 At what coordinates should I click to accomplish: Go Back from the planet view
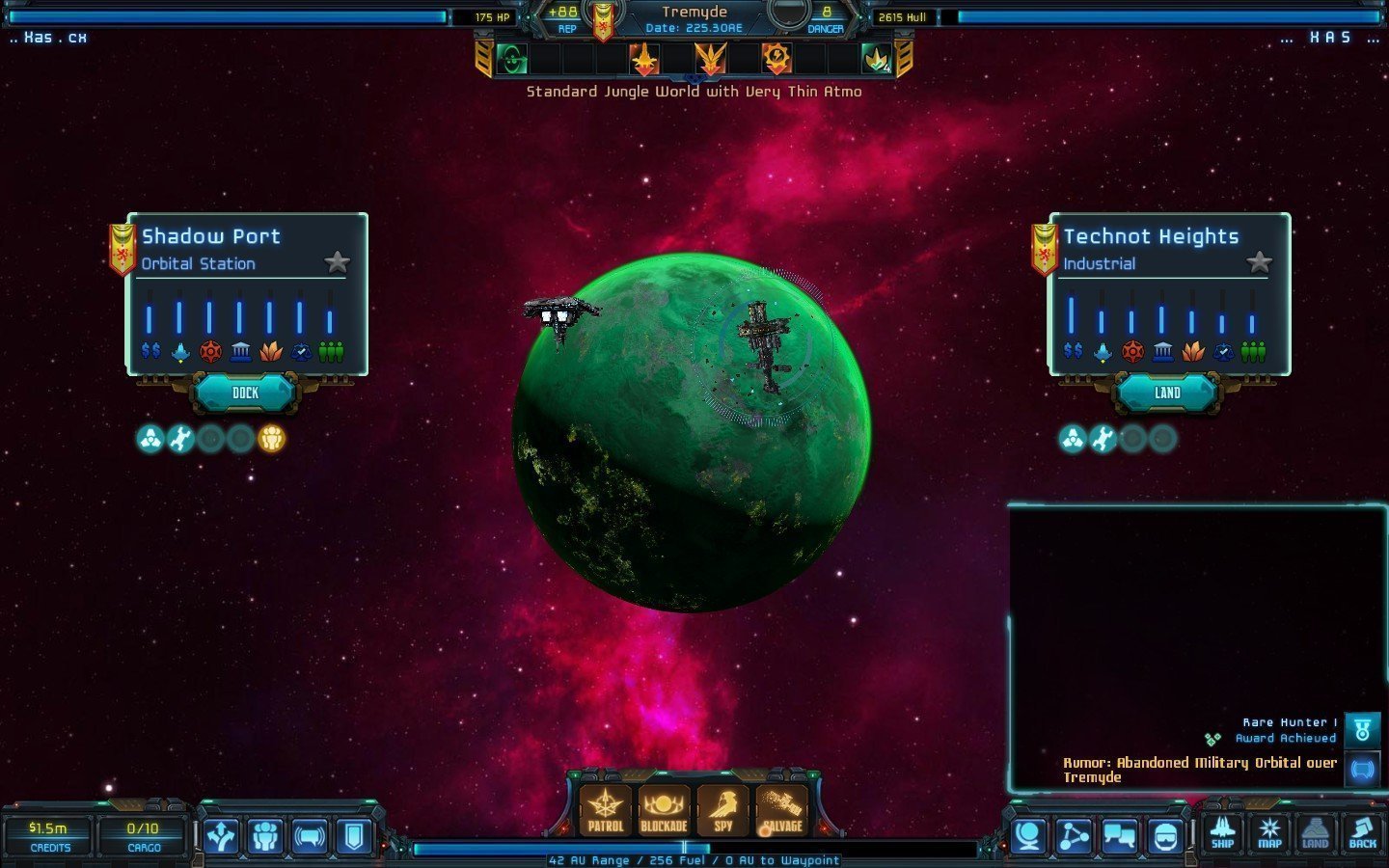[1362, 833]
